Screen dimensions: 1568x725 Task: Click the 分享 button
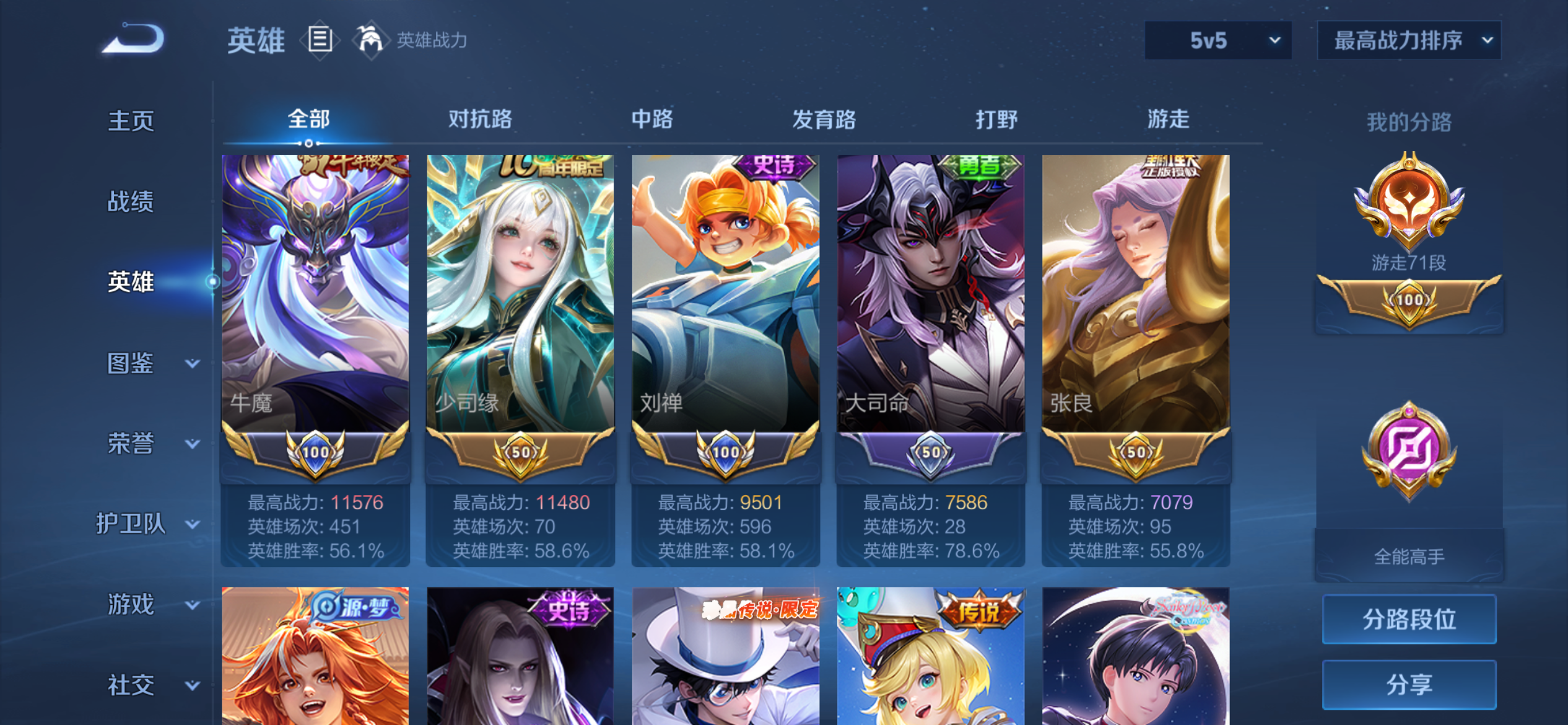[1409, 684]
